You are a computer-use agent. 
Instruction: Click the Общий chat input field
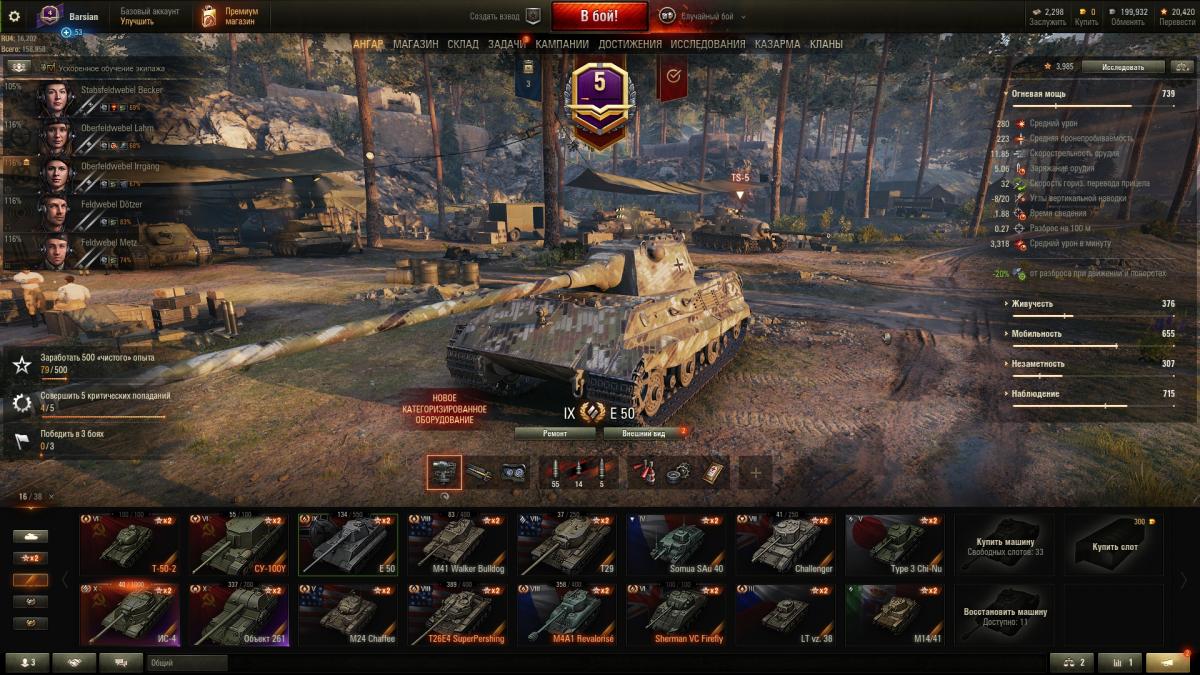(x=187, y=662)
